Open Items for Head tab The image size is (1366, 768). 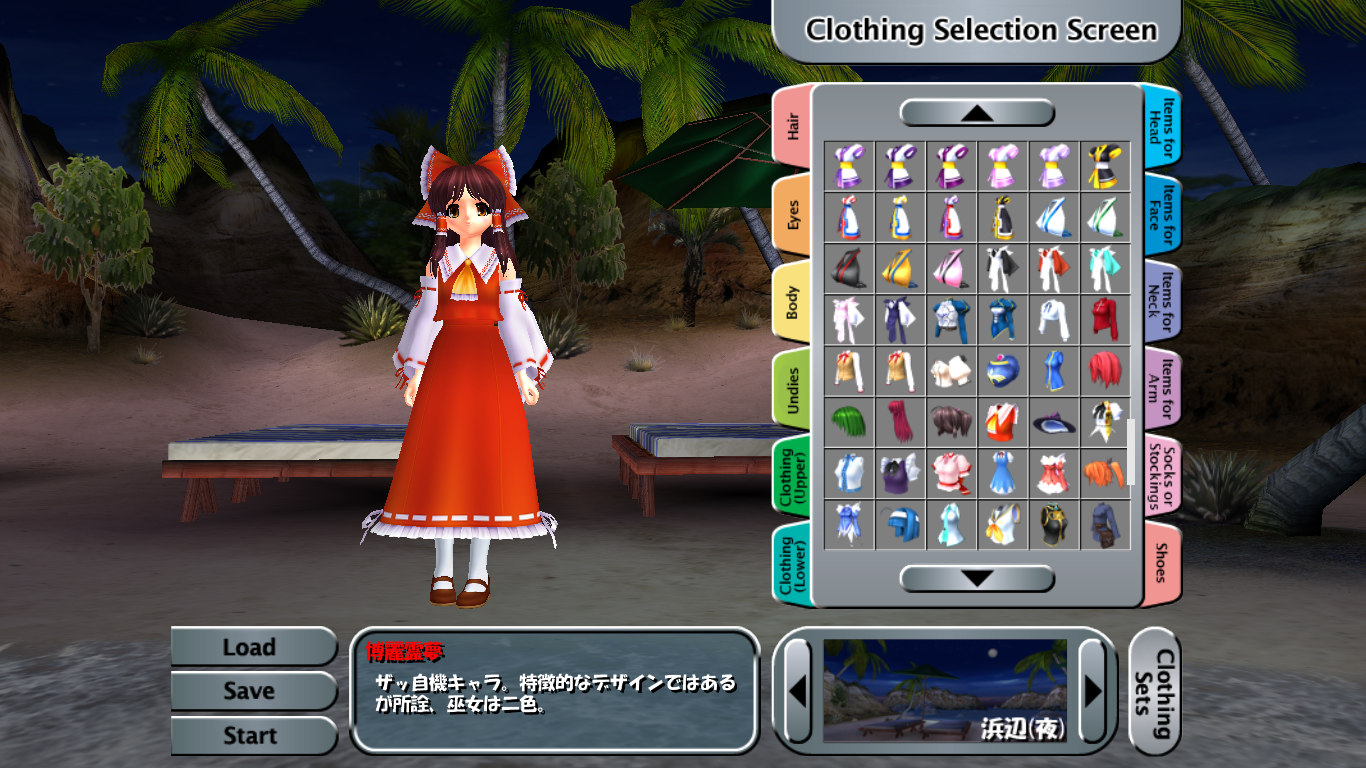point(1160,126)
